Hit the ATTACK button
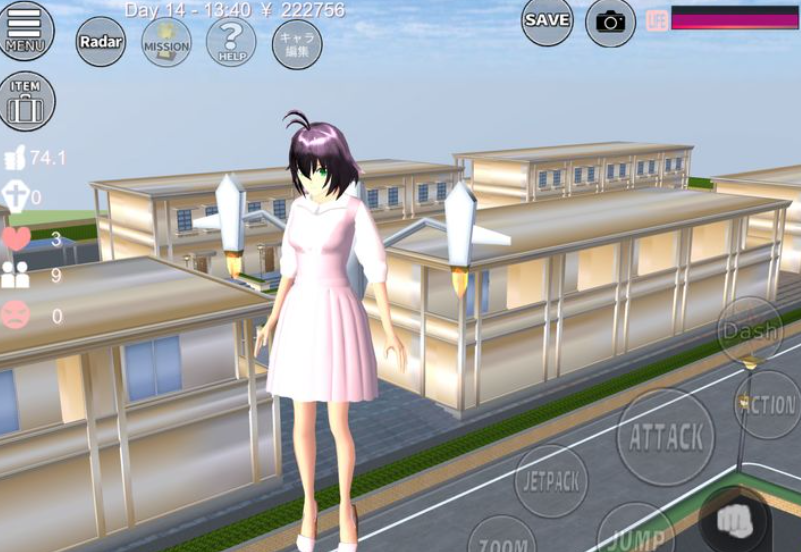Screen dimensions: 801x552 coord(665,437)
